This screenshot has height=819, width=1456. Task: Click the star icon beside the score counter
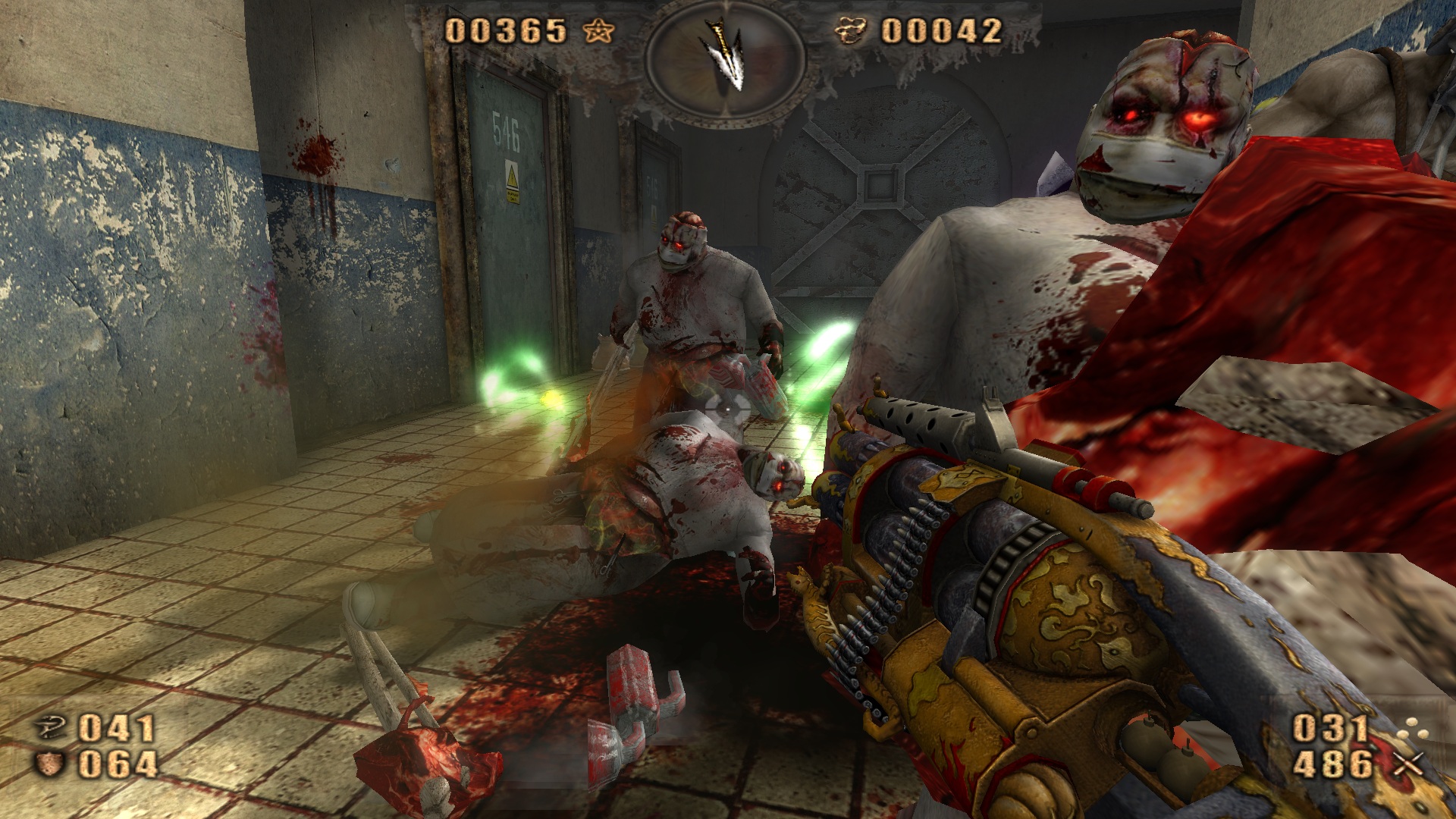[x=599, y=32]
